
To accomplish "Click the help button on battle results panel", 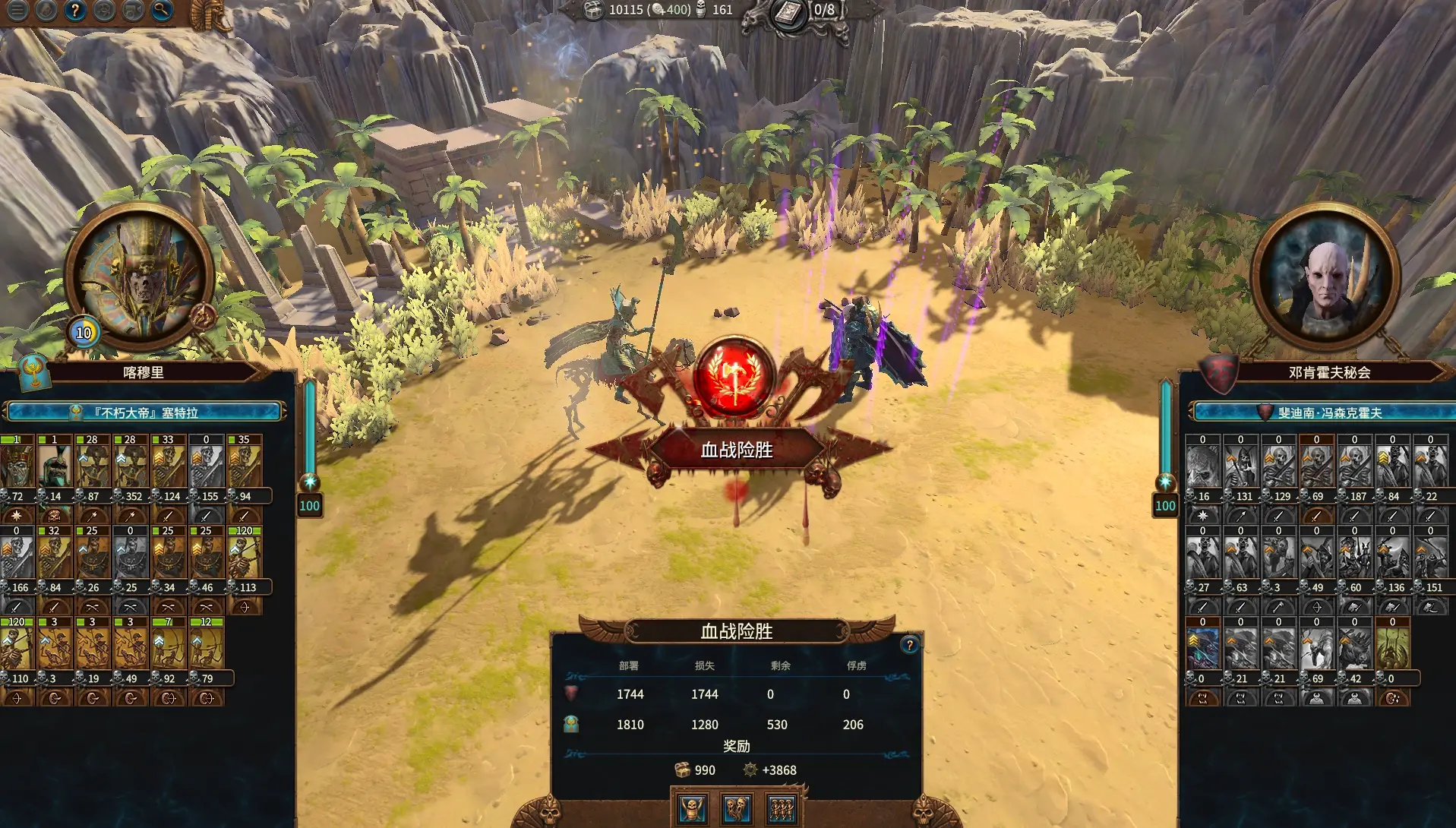I will 909,645.
